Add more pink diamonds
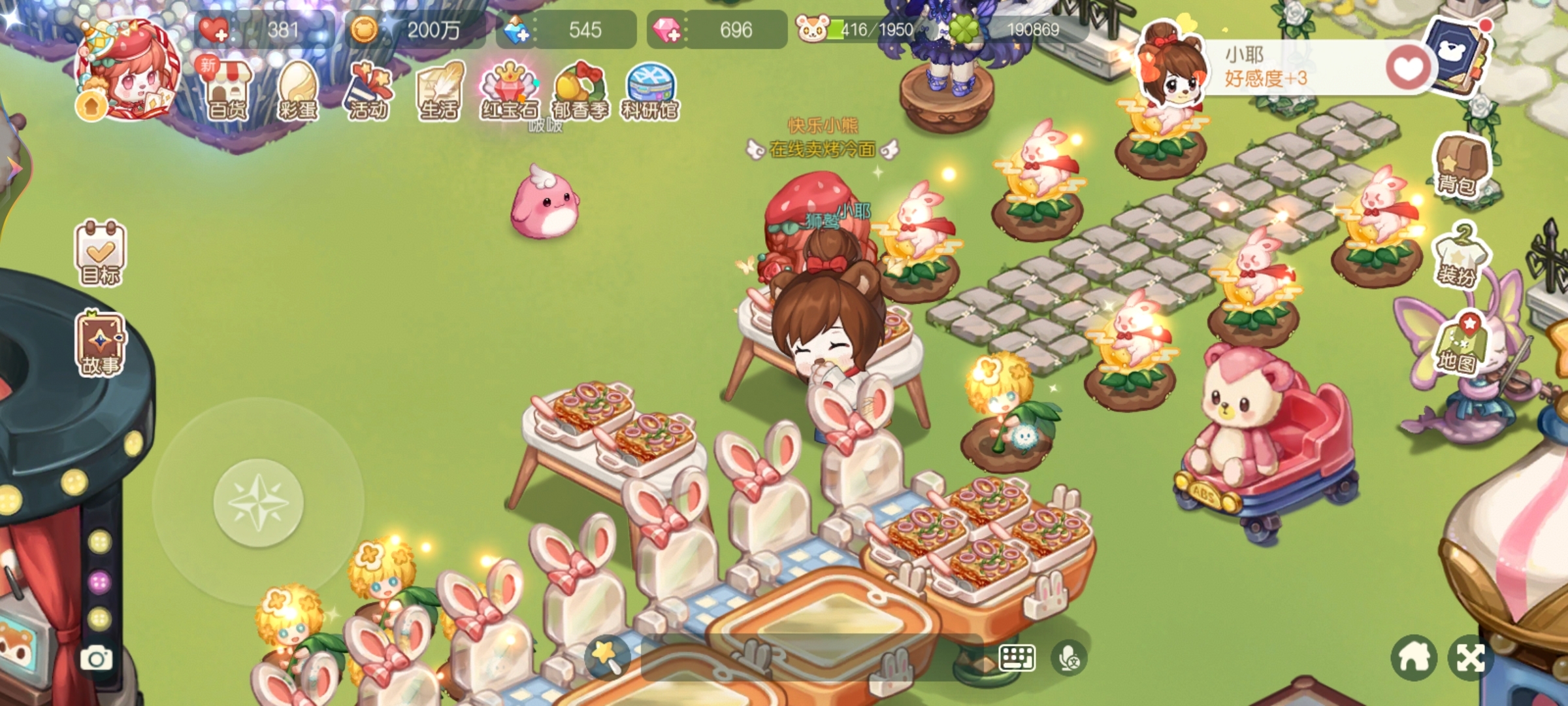 click(666, 30)
